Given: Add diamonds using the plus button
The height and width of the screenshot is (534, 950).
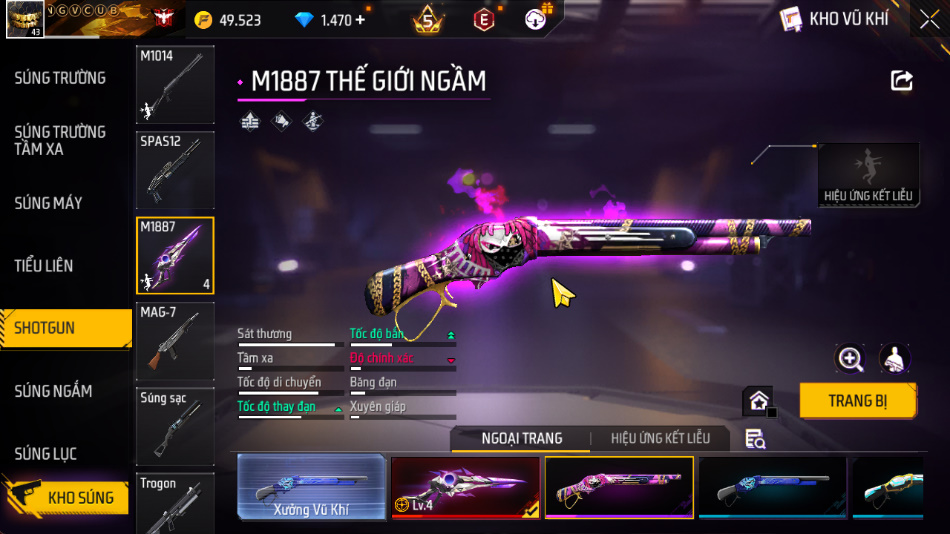Looking at the screenshot, I should (360, 20).
